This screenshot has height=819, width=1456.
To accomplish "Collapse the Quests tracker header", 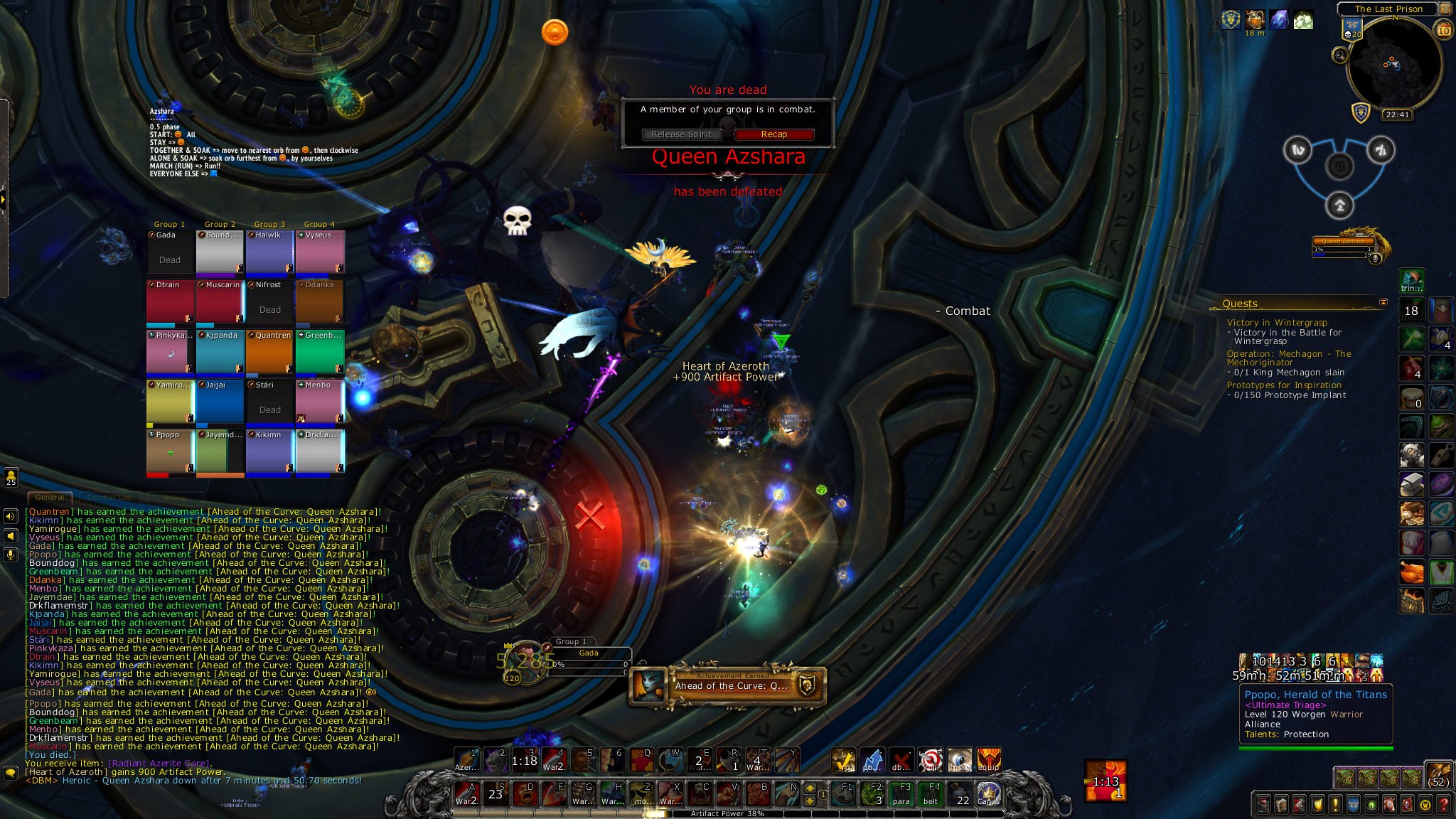I will point(1383,303).
